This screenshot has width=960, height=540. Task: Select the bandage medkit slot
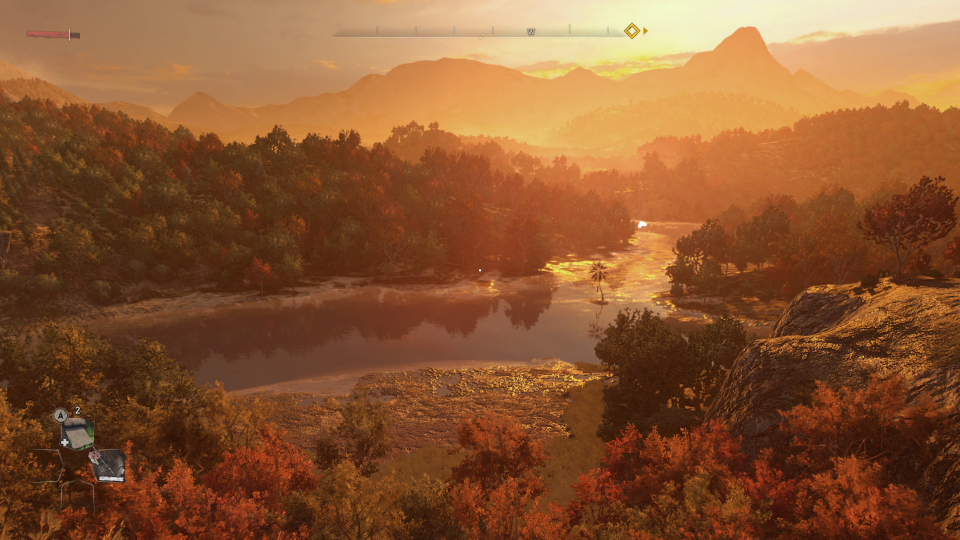coord(78,434)
